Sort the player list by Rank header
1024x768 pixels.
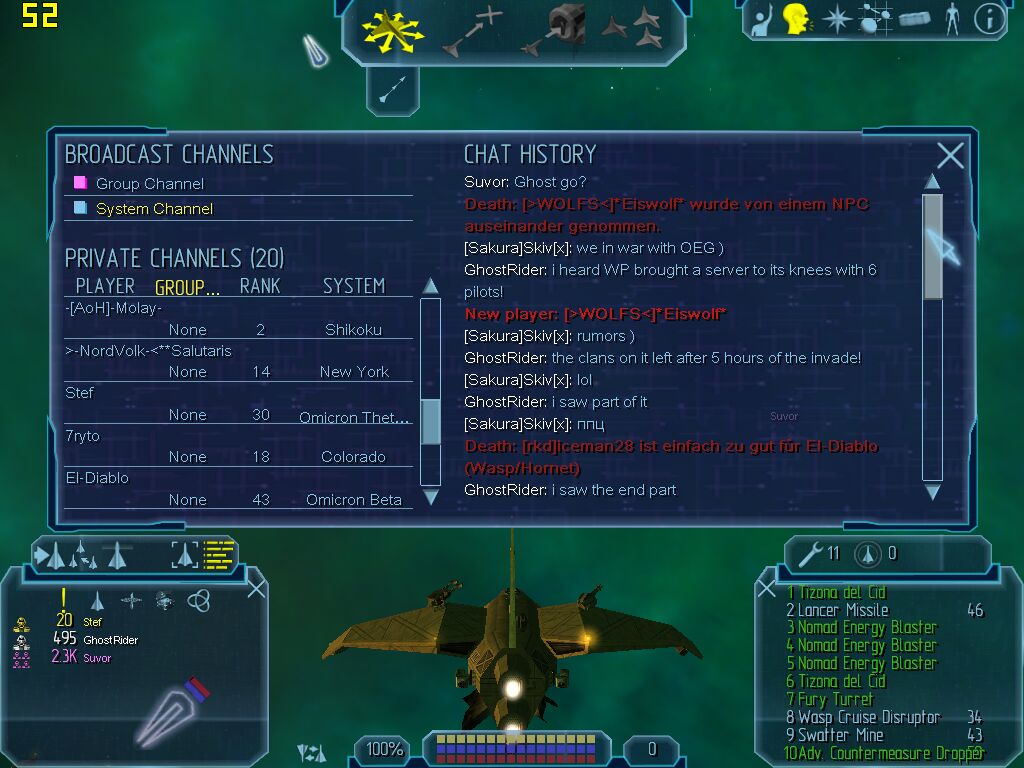(259, 286)
